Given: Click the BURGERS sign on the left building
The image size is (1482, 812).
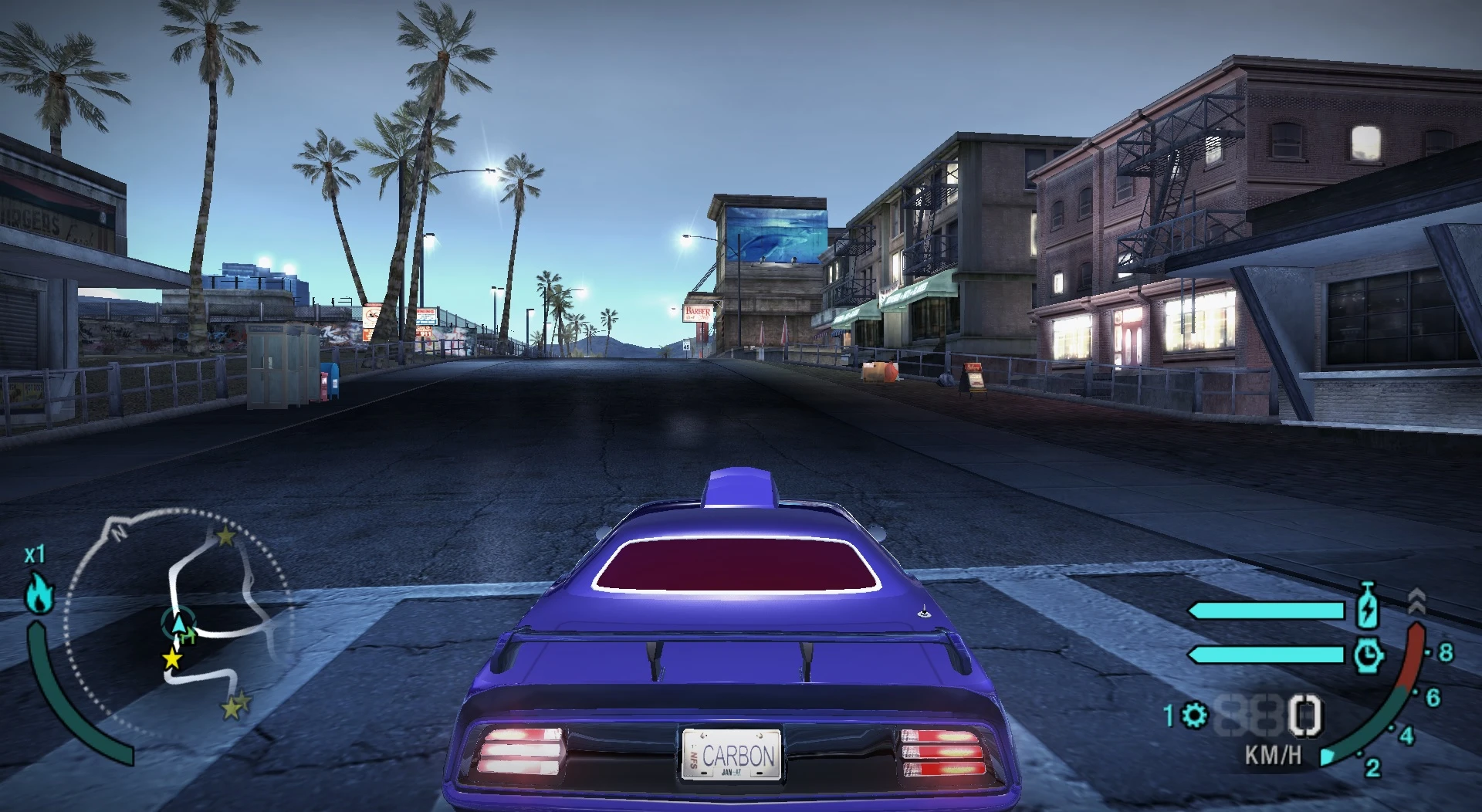Looking at the screenshot, I should point(39,222).
